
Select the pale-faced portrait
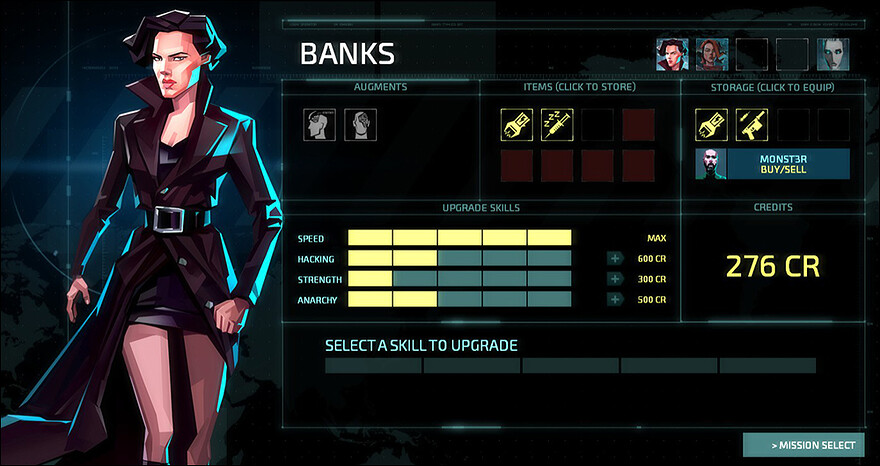(832, 54)
